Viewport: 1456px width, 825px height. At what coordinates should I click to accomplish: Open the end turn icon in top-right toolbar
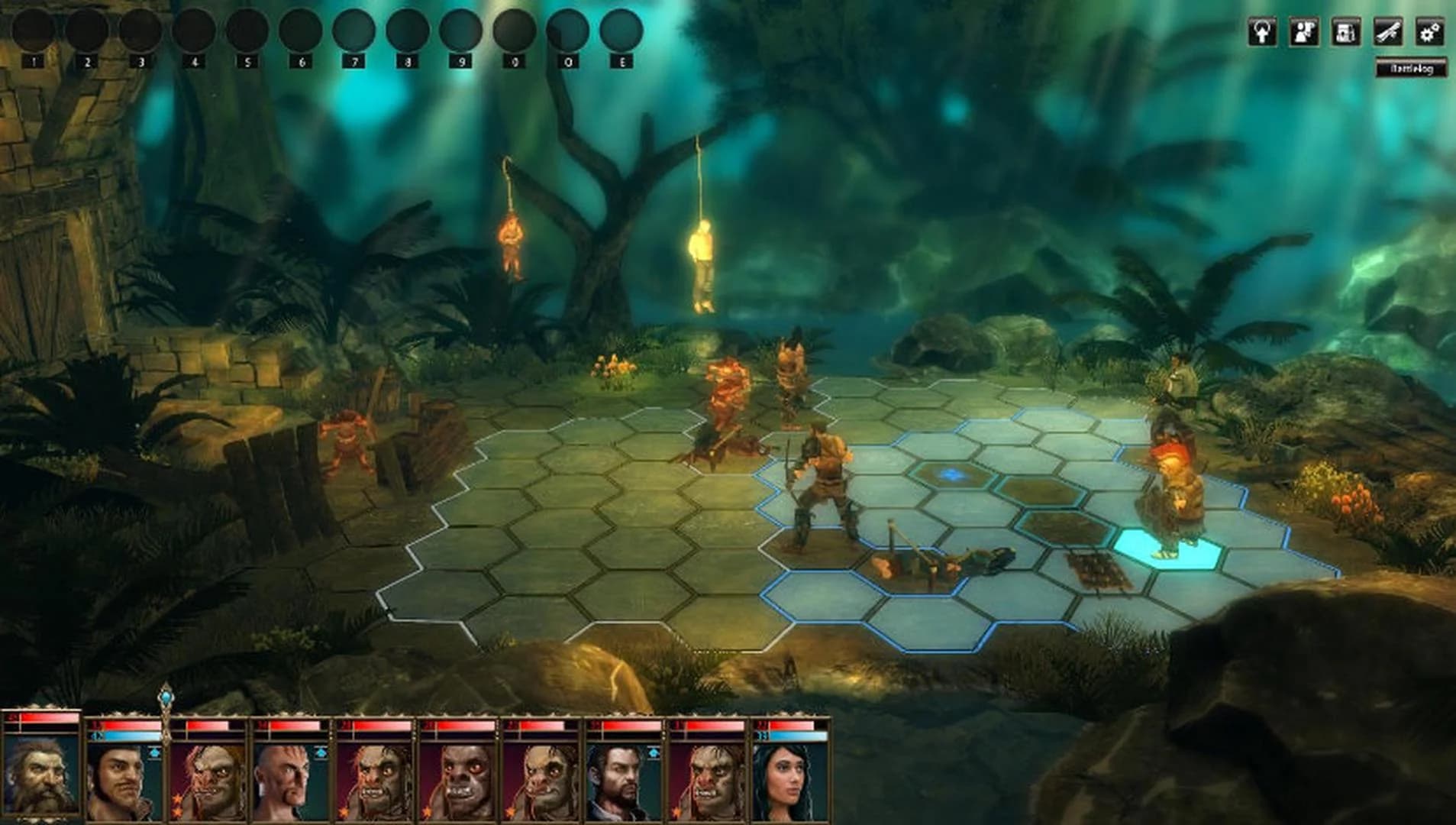1261,32
